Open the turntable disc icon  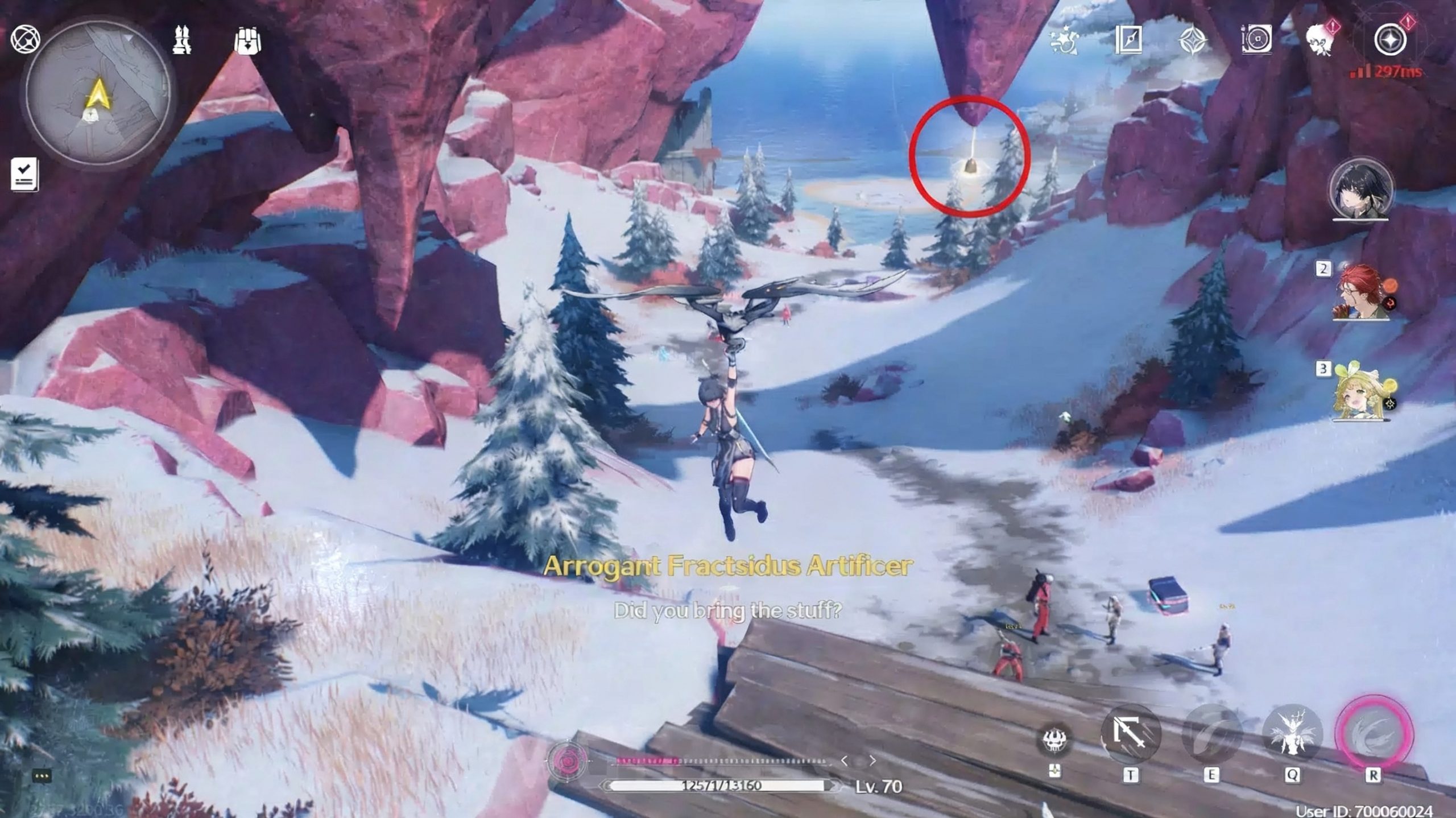pos(1256,40)
